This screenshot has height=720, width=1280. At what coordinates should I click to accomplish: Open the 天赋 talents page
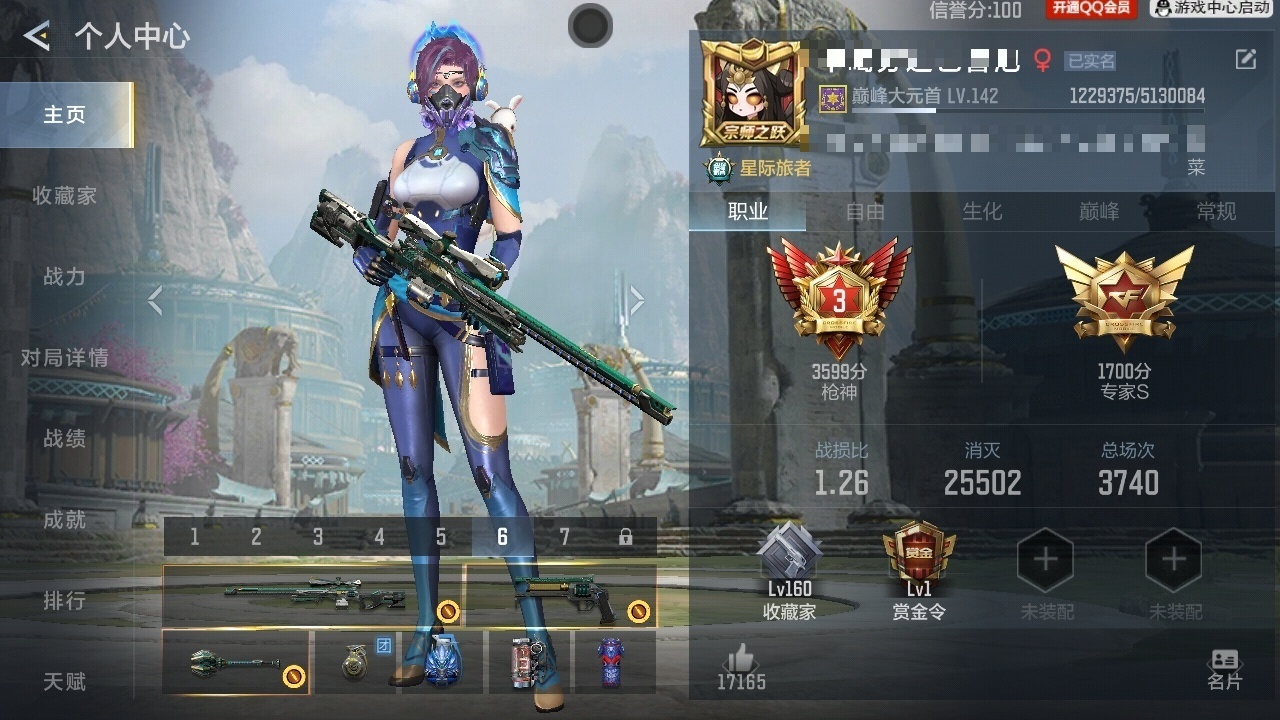pos(65,682)
